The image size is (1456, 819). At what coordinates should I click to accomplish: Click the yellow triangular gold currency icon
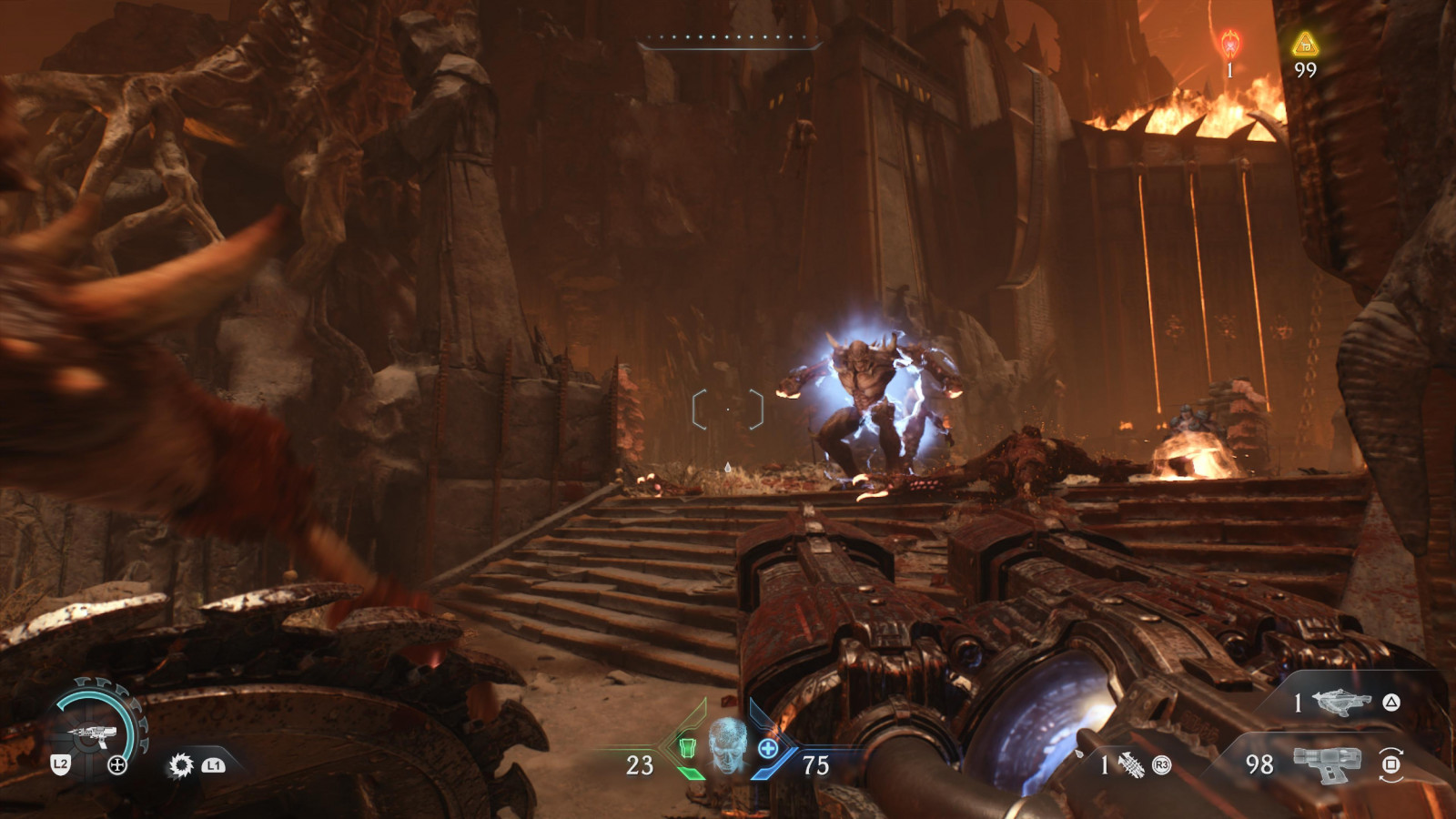click(1305, 44)
